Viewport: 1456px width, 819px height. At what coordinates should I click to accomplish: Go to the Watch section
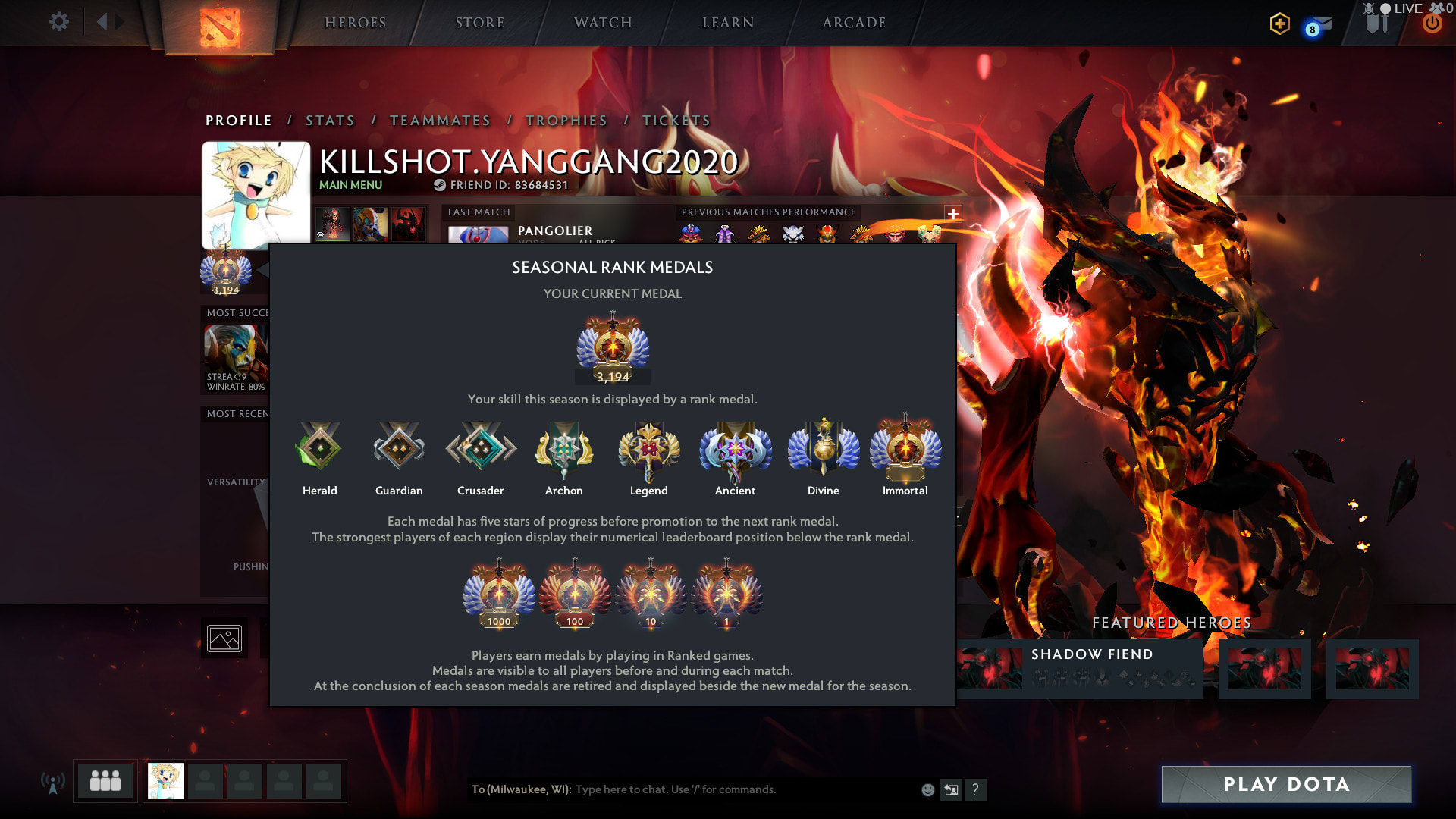(604, 23)
